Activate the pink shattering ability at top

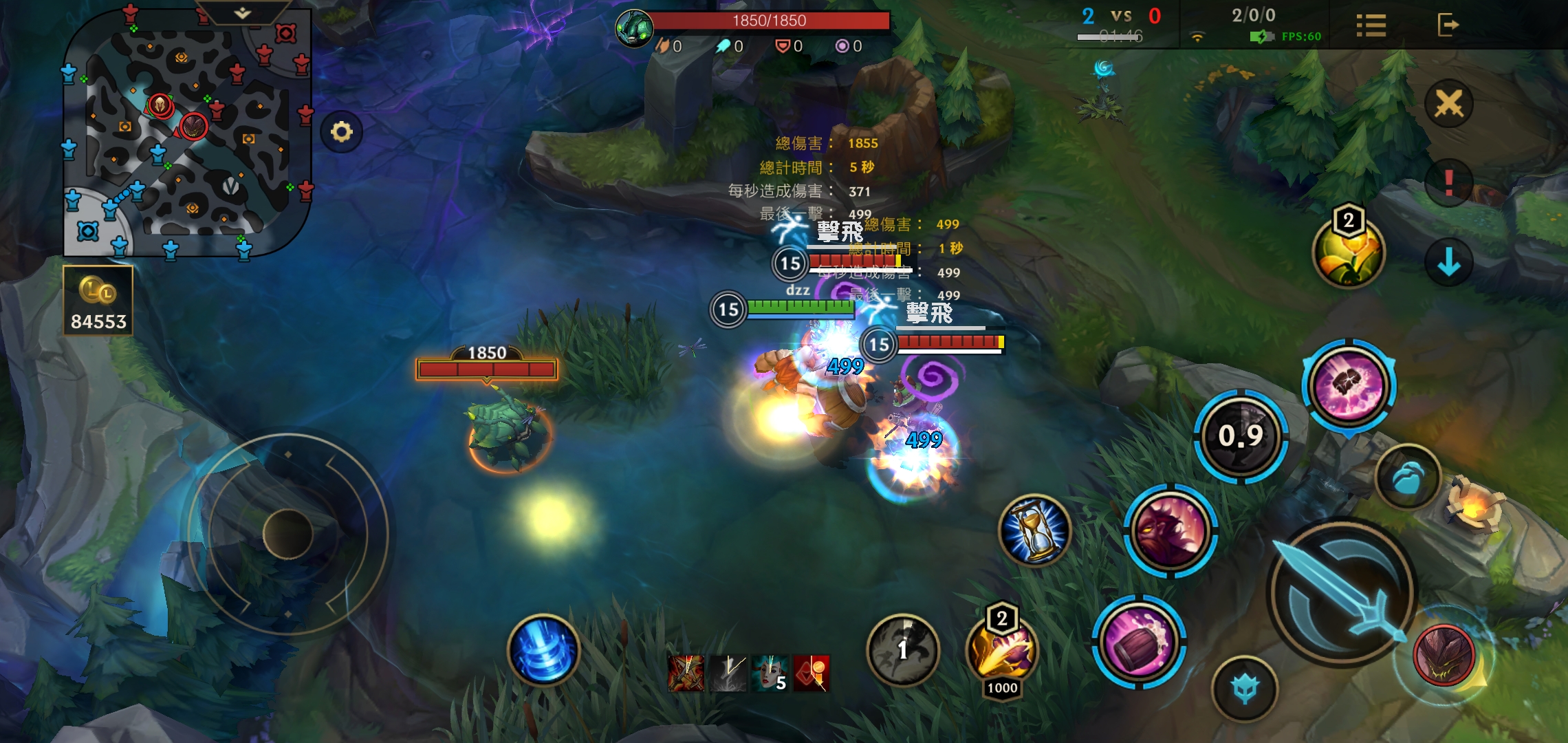click(x=1349, y=385)
